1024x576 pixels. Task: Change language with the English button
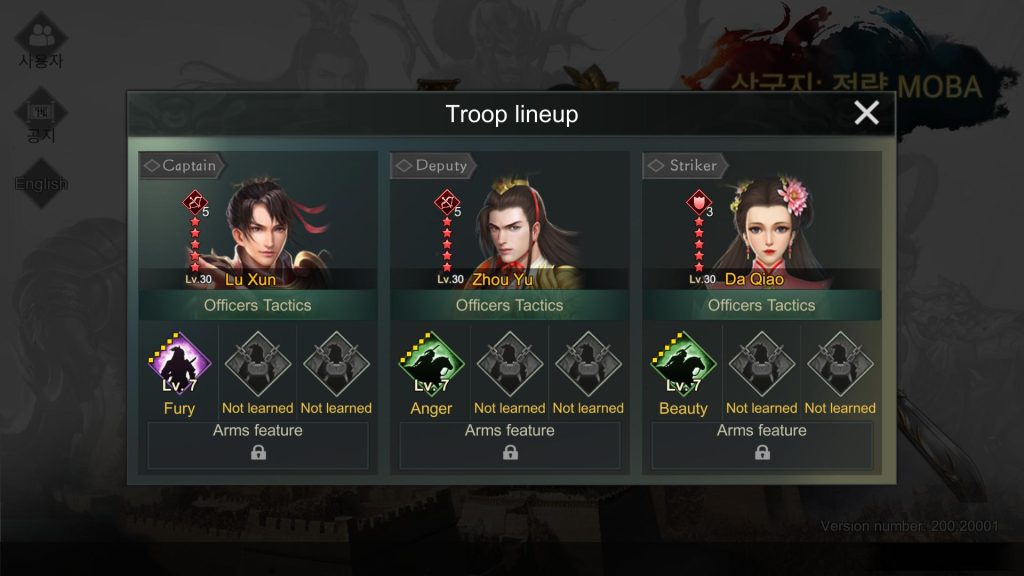click(41, 183)
